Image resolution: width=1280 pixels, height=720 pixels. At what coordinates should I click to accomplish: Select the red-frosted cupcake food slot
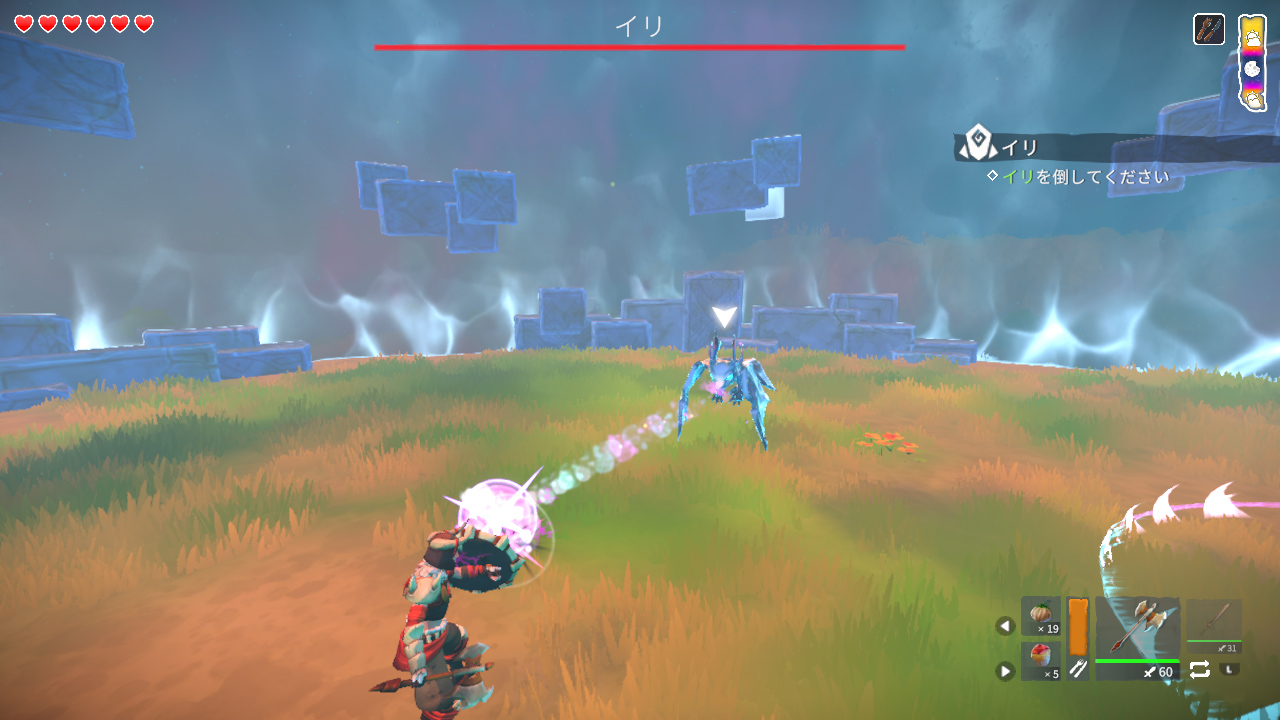click(1041, 661)
